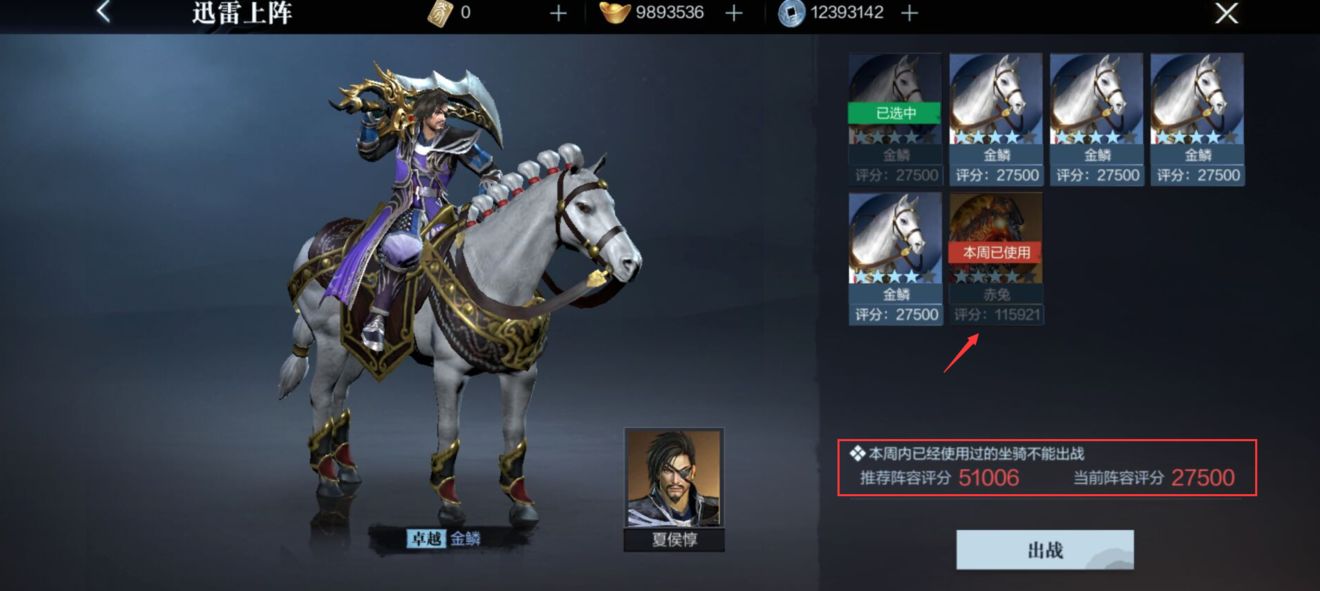This screenshot has height=591, width=1320.
Task: Go back with the top-left arrow
Action: [104, 13]
